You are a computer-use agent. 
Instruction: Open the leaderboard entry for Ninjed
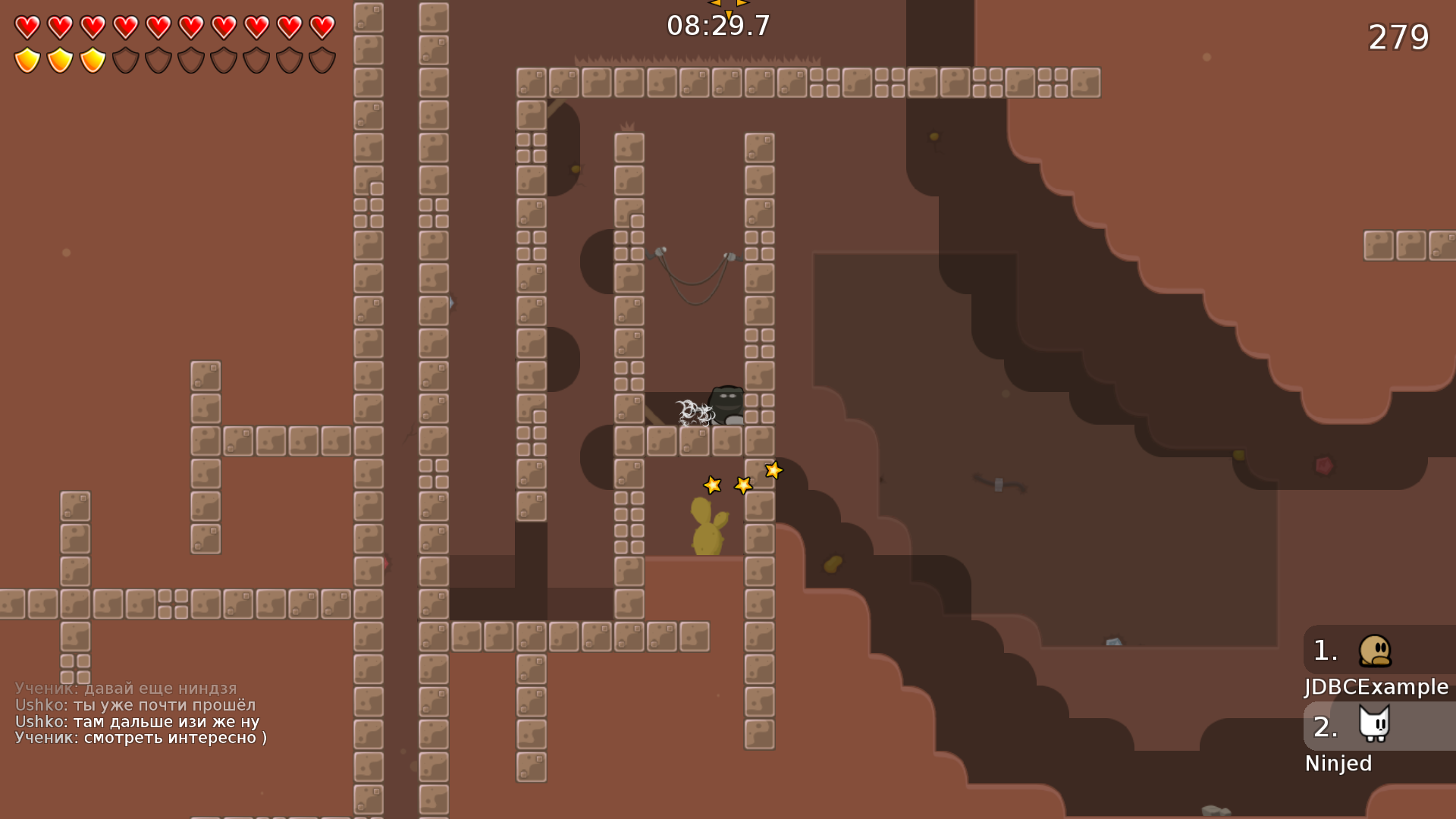[x=1338, y=763]
